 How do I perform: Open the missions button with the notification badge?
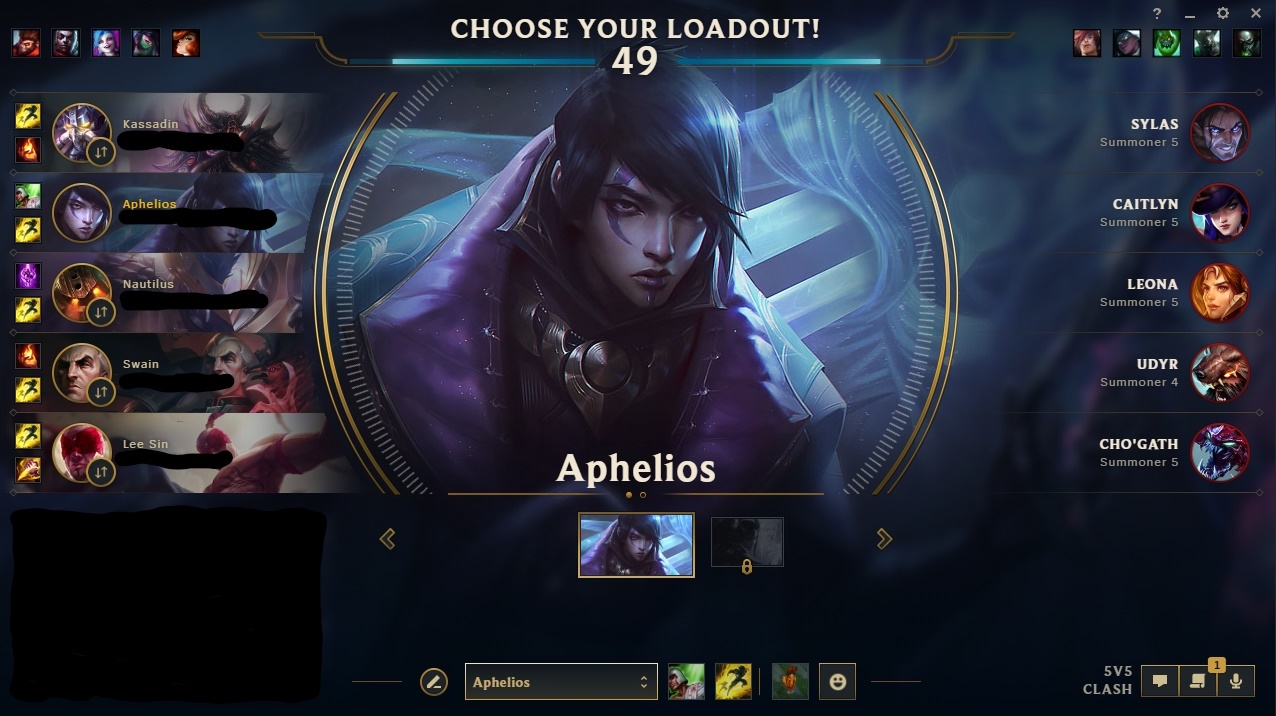click(1197, 682)
